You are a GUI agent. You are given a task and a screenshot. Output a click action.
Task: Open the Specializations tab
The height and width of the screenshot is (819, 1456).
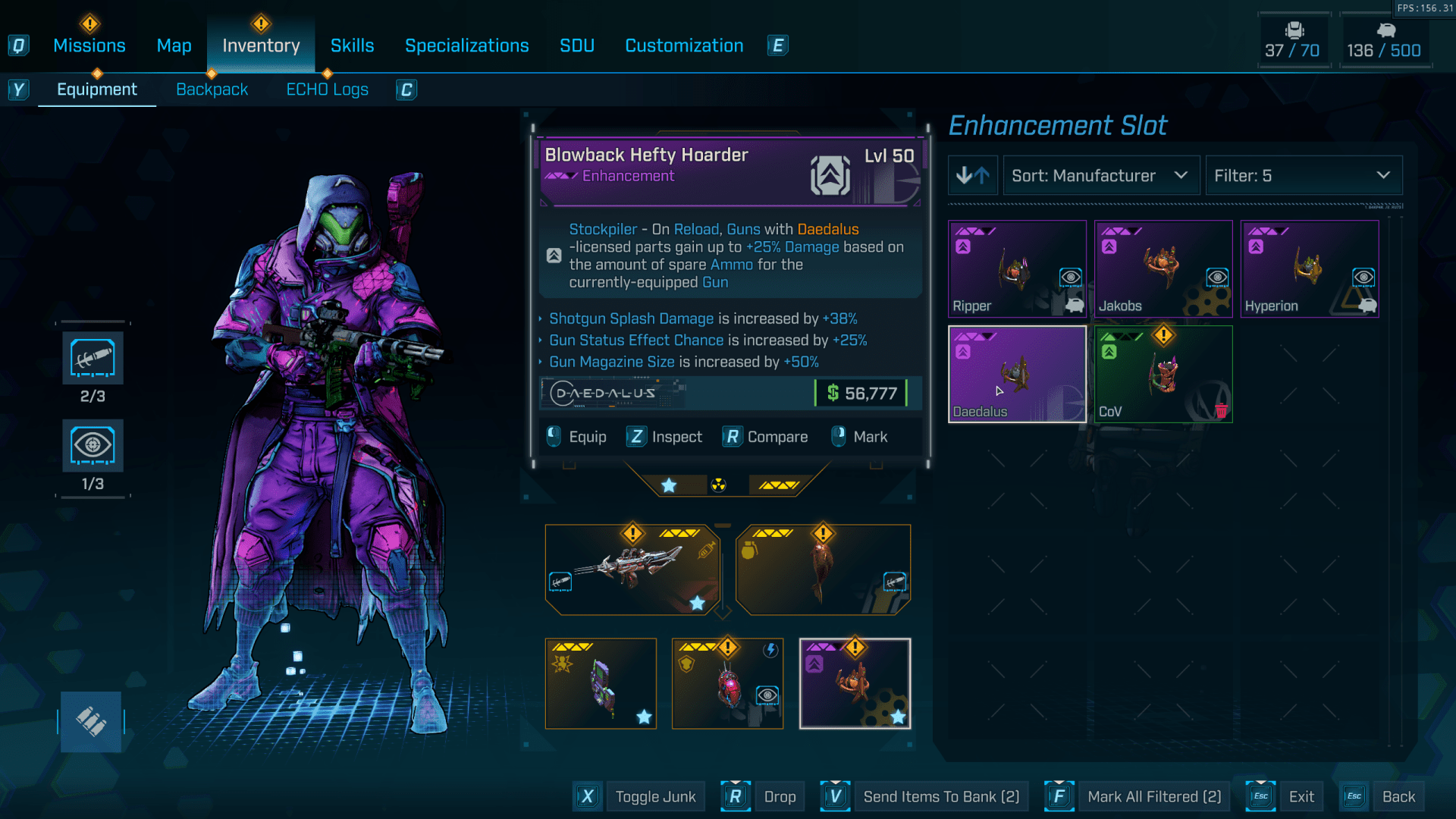[467, 45]
